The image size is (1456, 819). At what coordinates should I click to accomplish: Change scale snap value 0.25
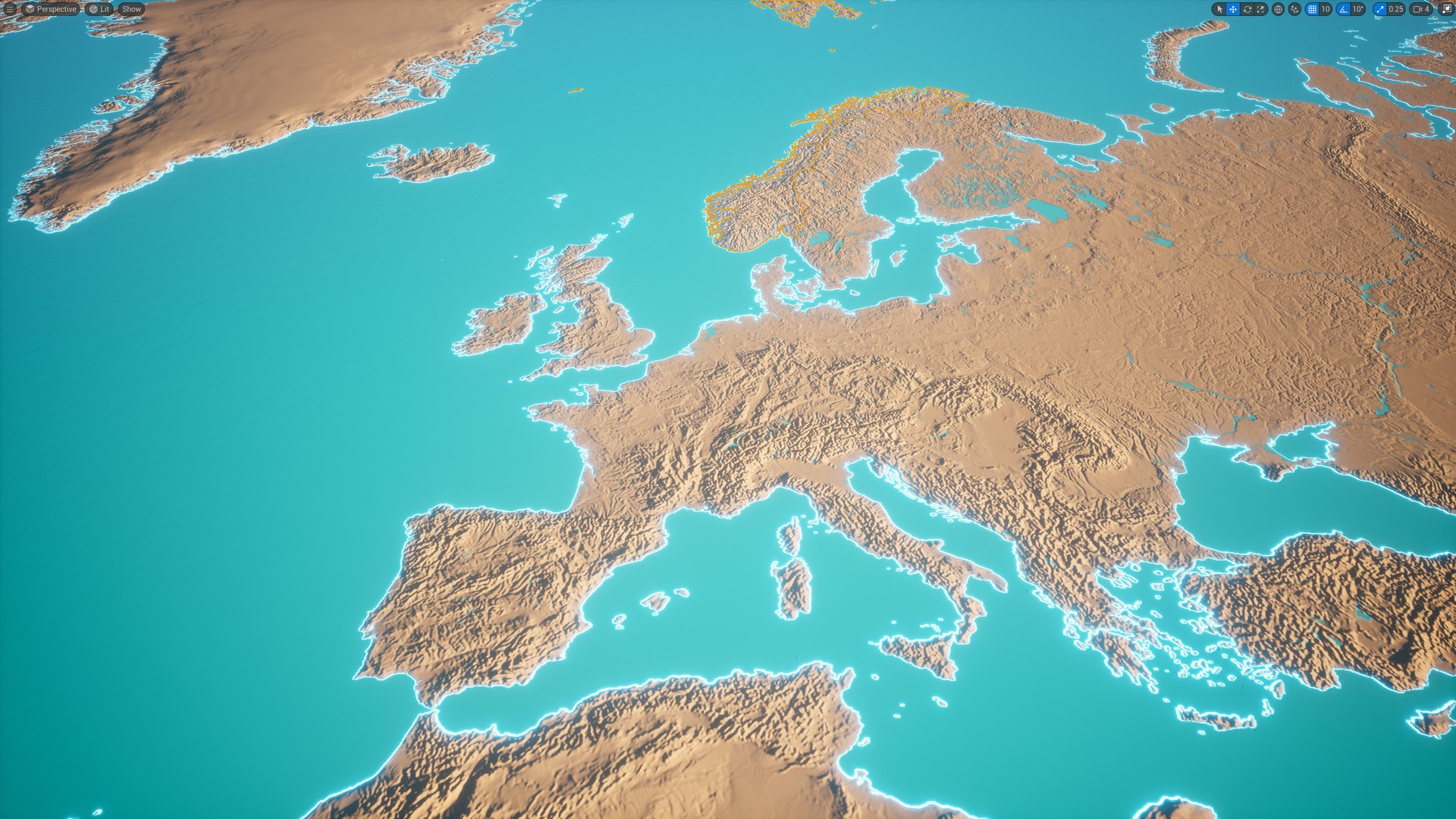click(x=1396, y=9)
